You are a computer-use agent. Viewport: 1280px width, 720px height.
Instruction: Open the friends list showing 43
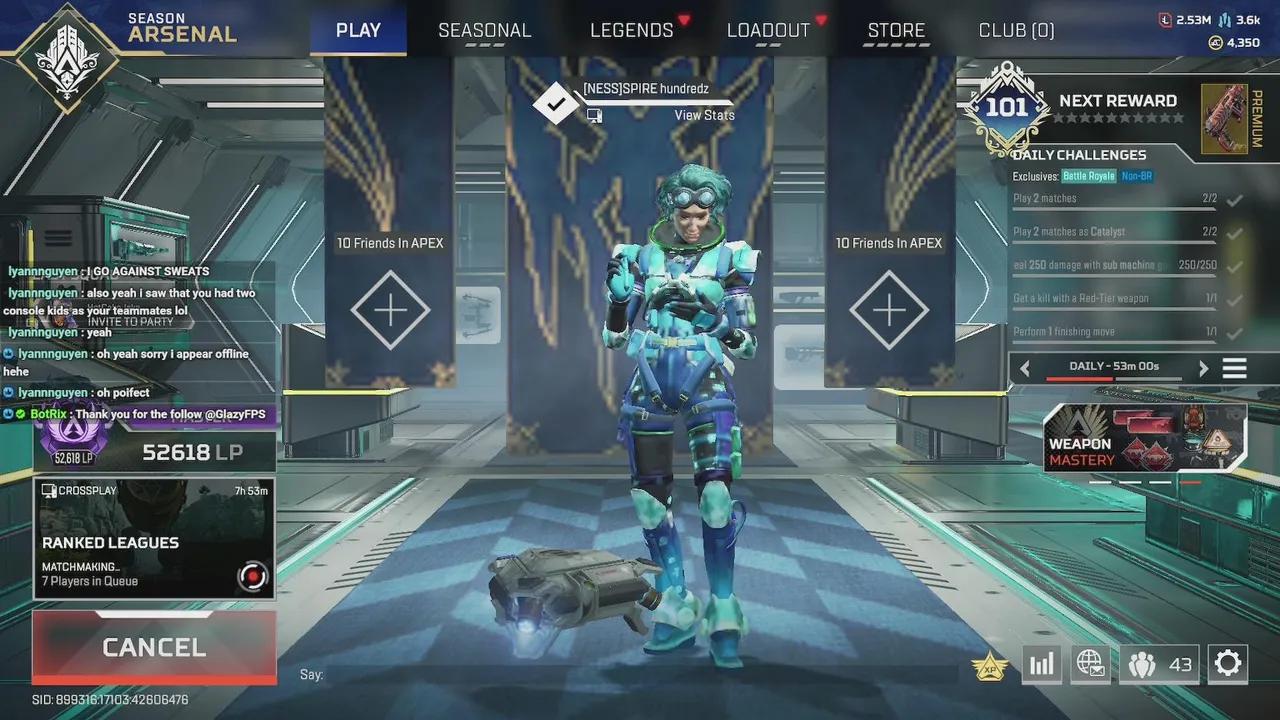(x=1160, y=664)
